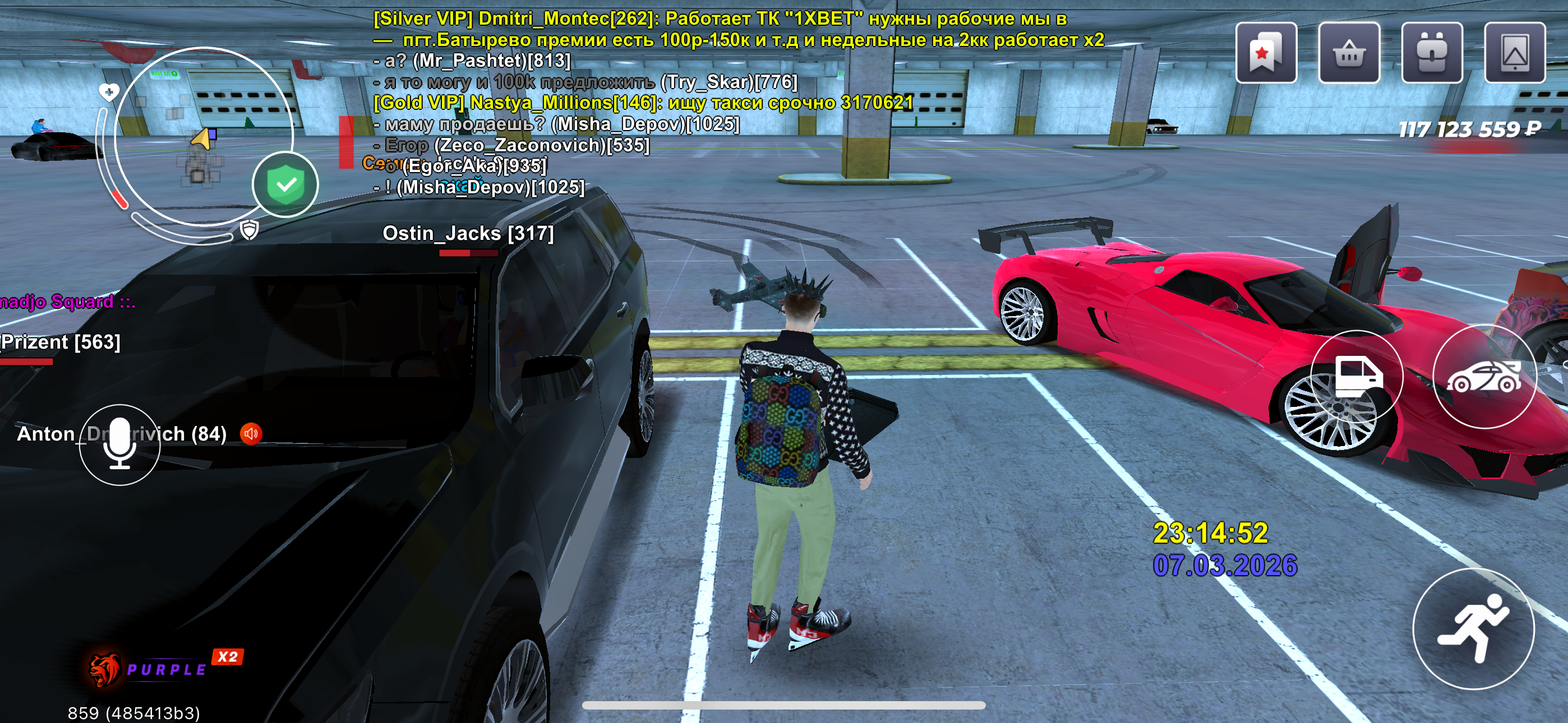Open the circular minimap

coord(204,136)
